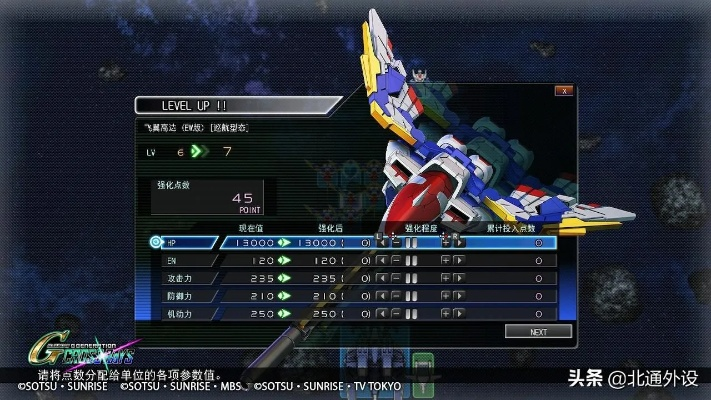Image resolution: width=711 pixels, height=400 pixels.
Task: Select the 机动力 stat row
Action: tap(188, 314)
